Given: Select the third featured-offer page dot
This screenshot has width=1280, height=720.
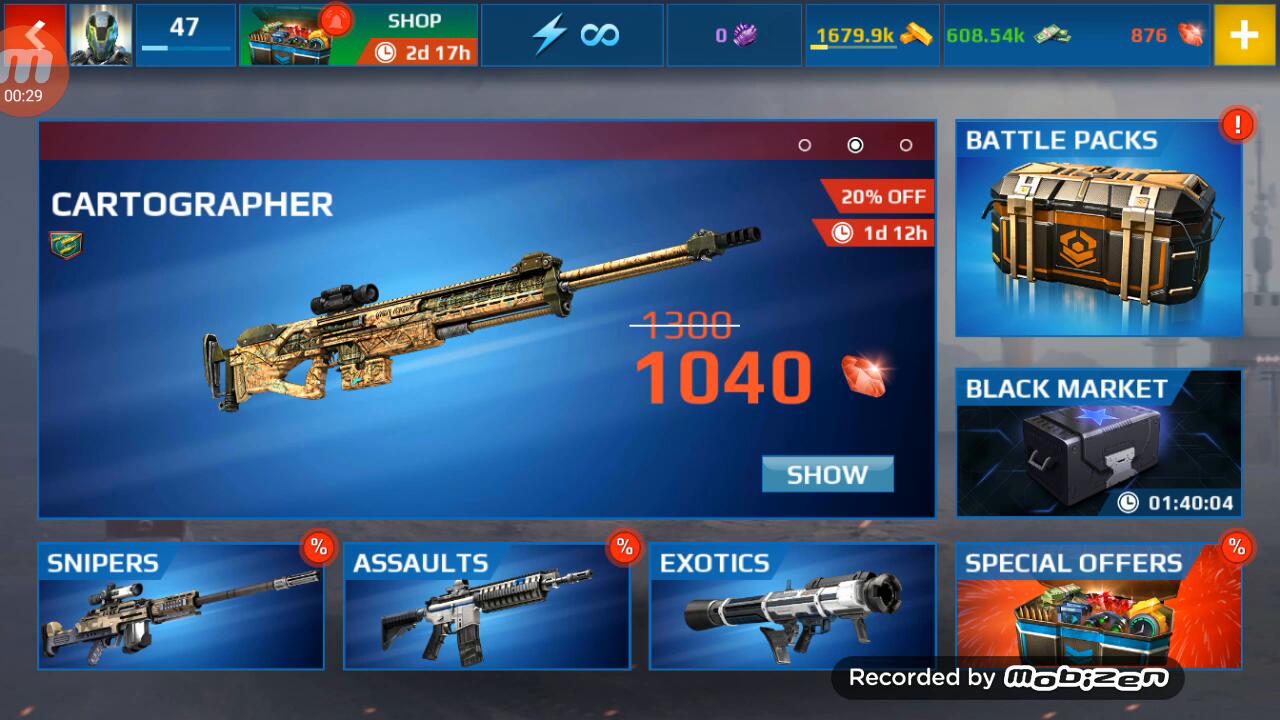Looking at the screenshot, I should pos(906,145).
